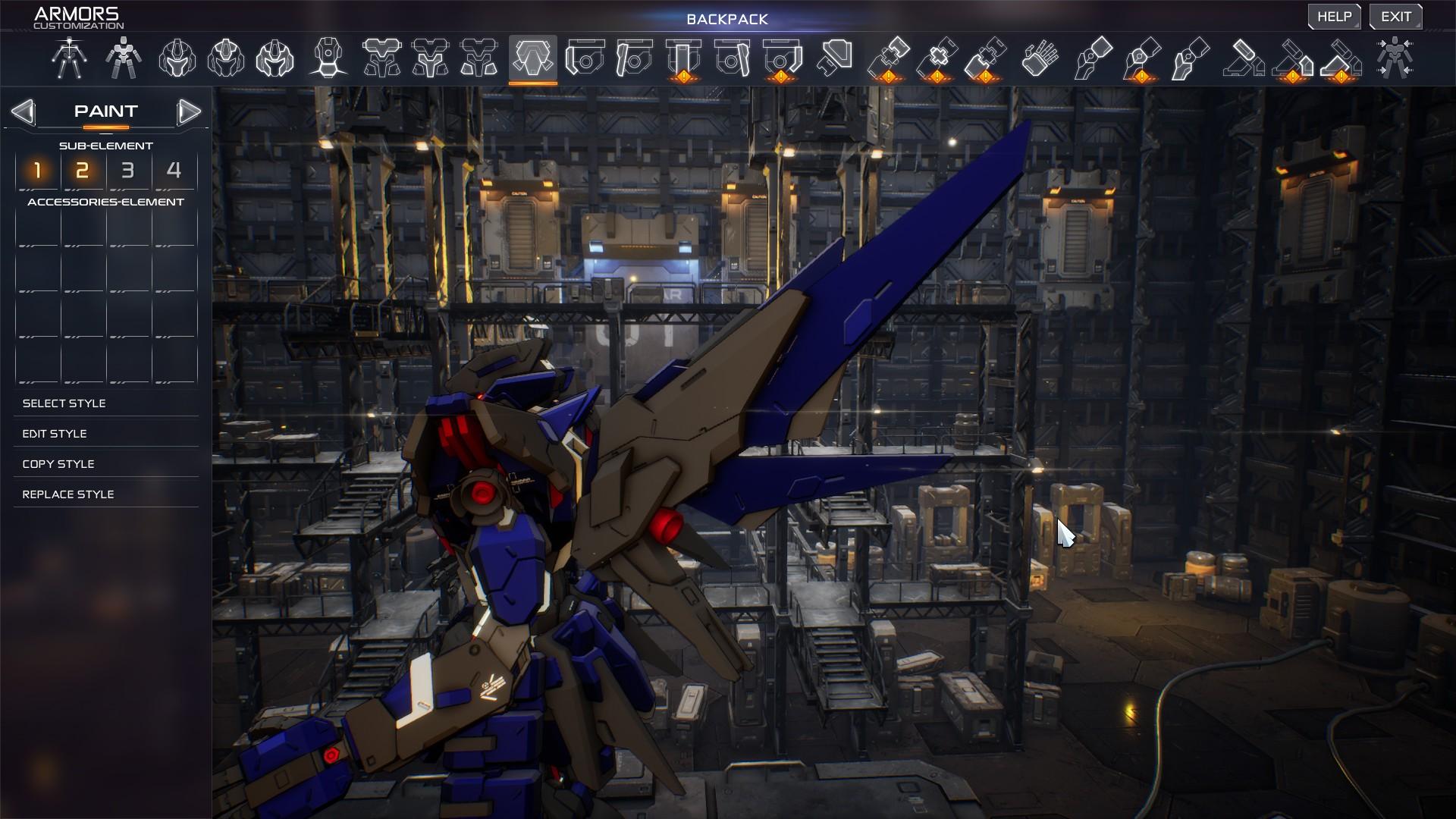The image size is (1456, 819).
Task: Select sub-element 2
Action: (x=83, y=171)
